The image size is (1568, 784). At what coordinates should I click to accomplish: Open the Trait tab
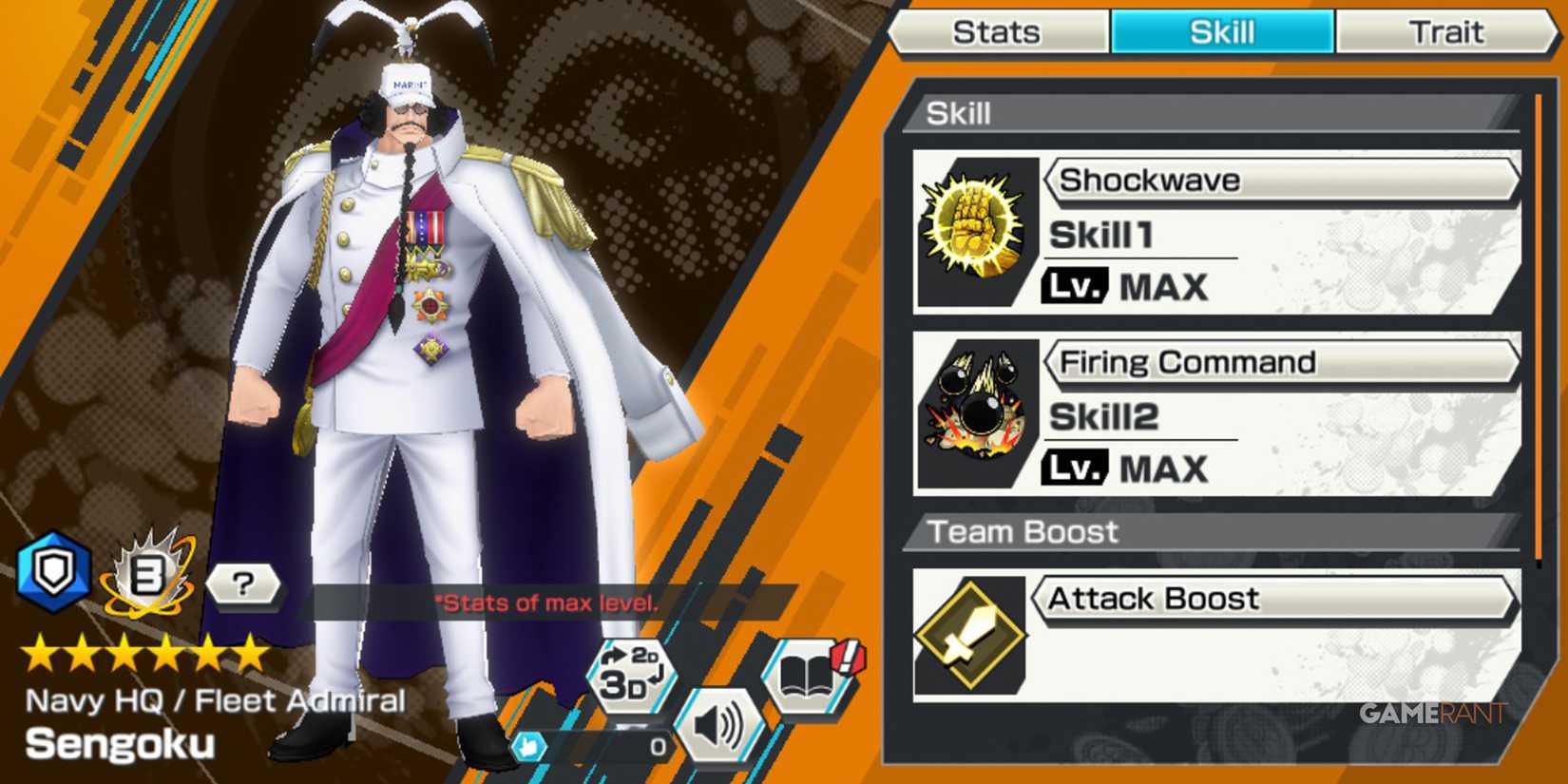click(x=1447, y=31)
